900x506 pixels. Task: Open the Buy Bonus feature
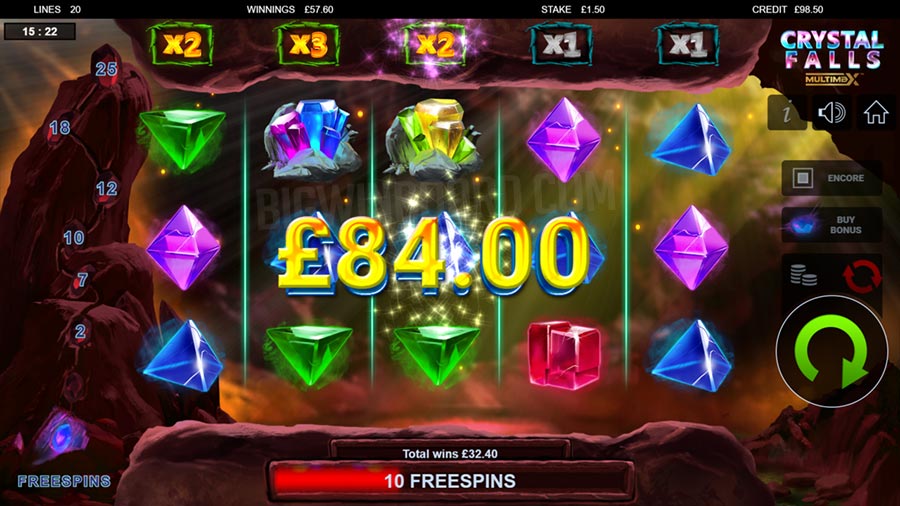click(831, 224)
